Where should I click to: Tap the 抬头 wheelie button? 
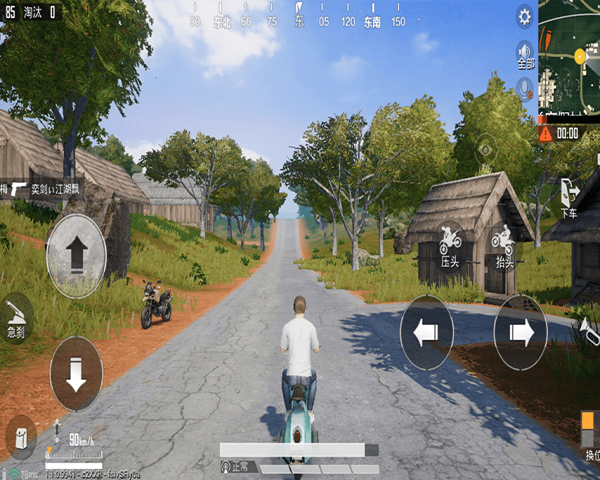coord(502,245)
